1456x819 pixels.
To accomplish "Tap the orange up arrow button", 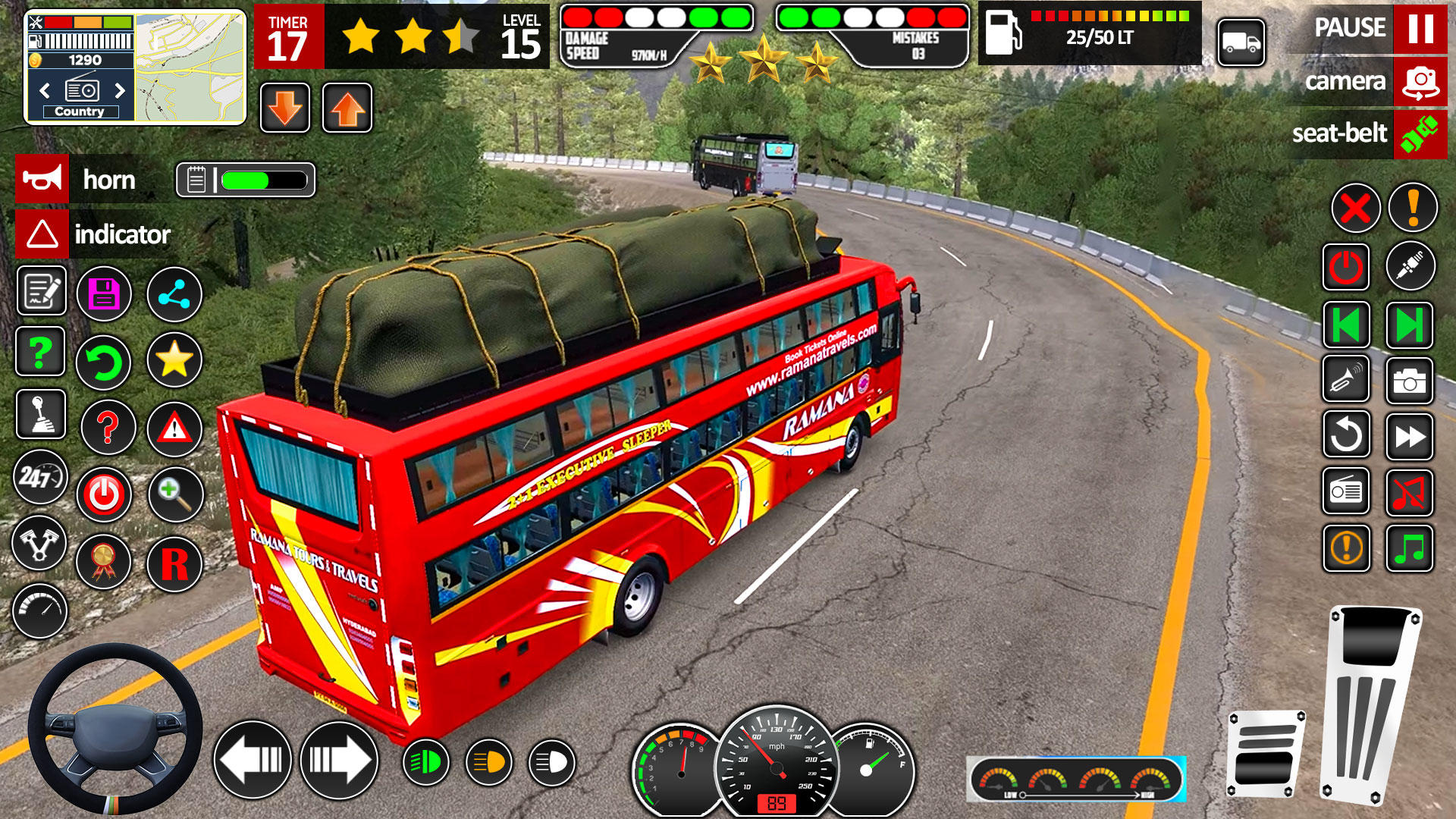I will coord(347,108).
